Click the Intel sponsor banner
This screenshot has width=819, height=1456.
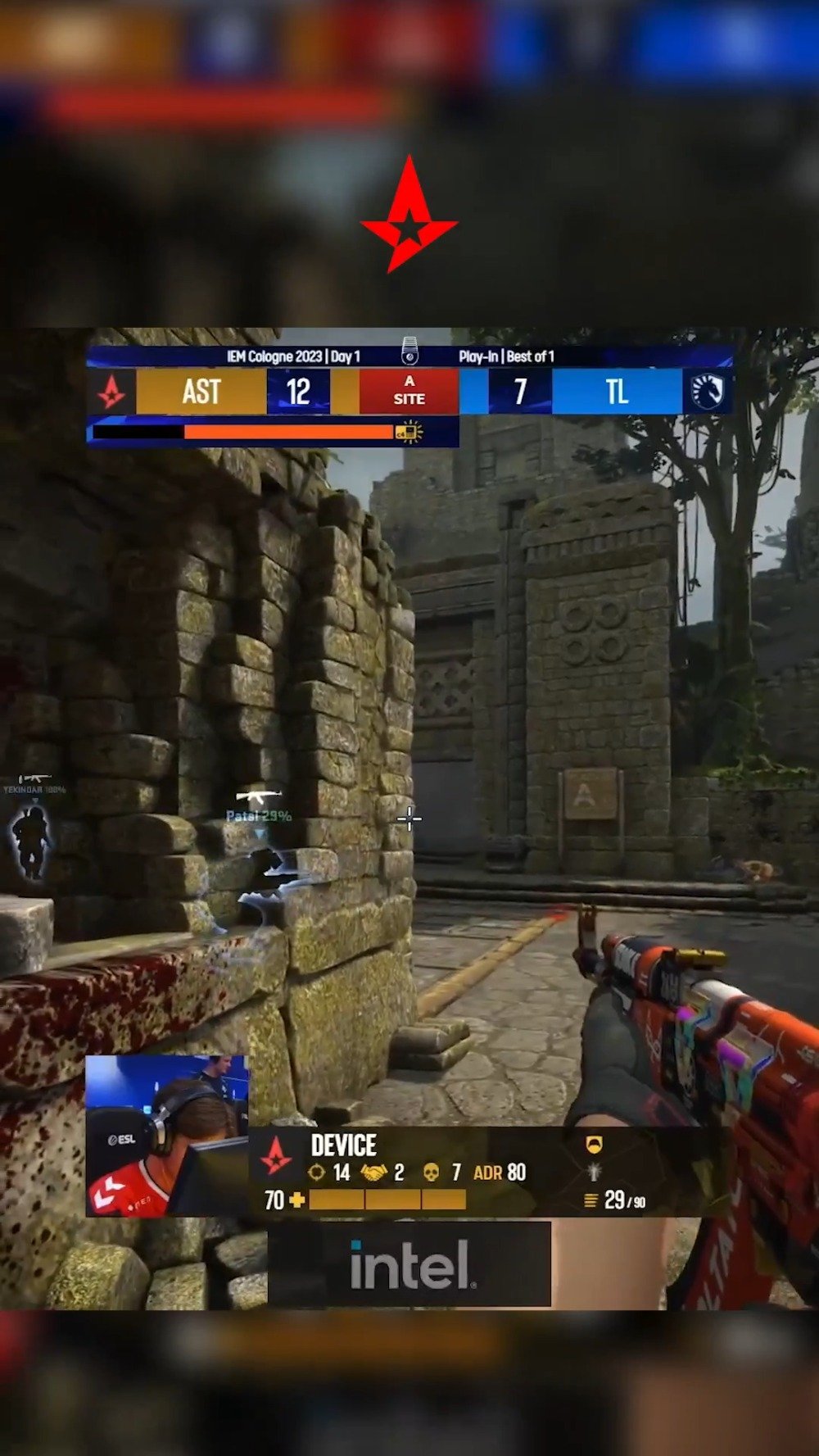(x=409, y=1264)
